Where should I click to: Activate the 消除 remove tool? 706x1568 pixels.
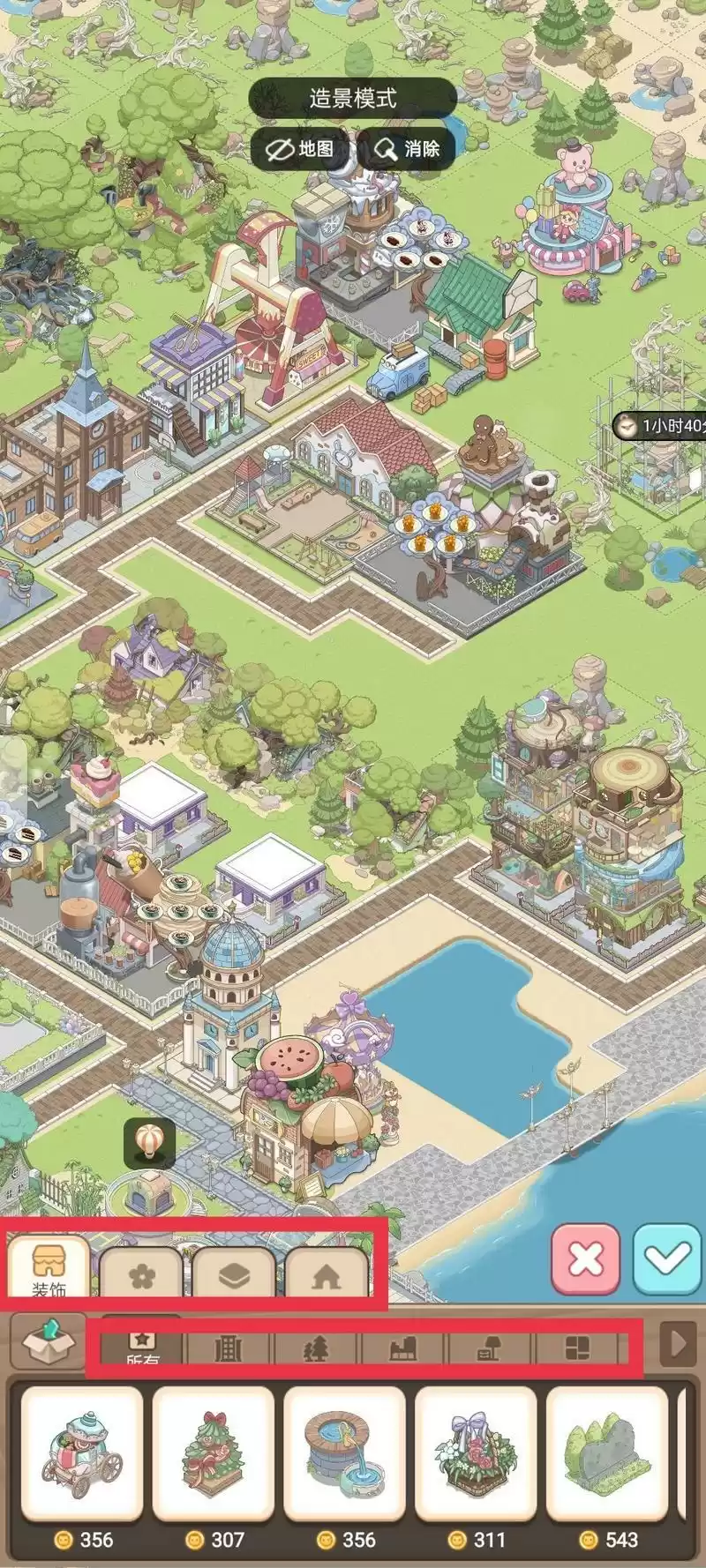pyautogui.click(x=407, y=149)
